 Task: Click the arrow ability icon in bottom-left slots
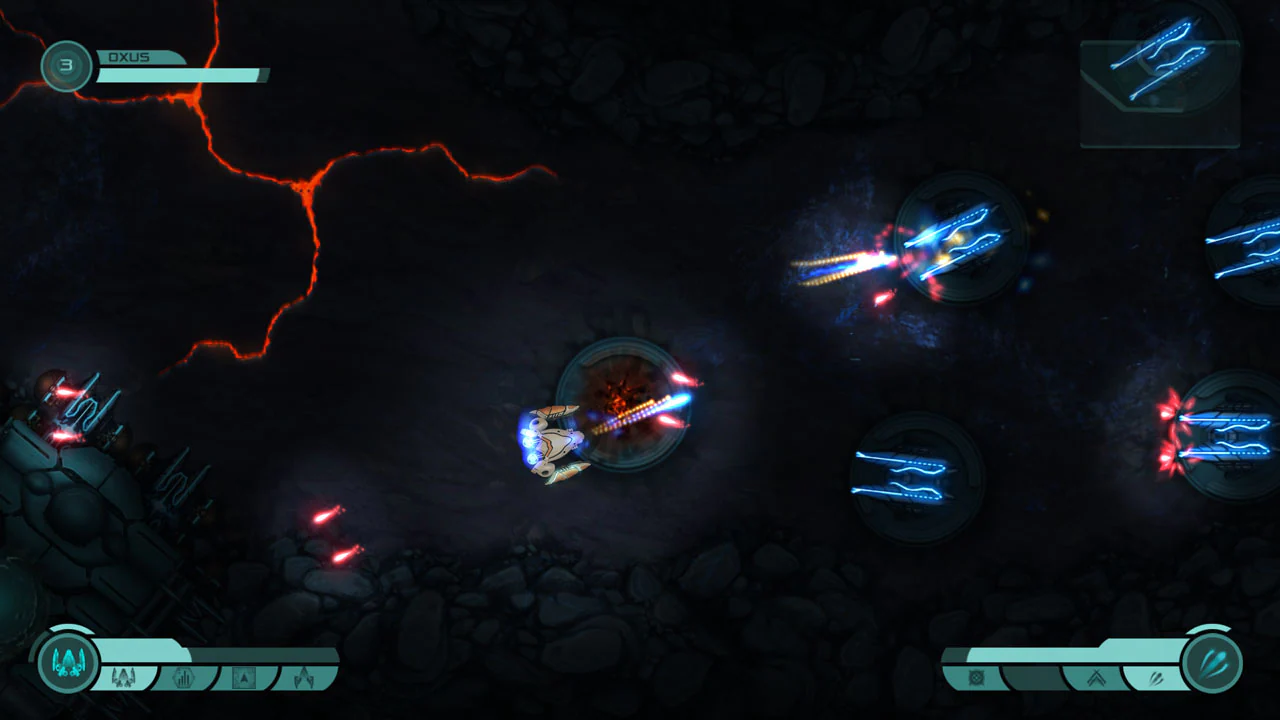(243, 676)
